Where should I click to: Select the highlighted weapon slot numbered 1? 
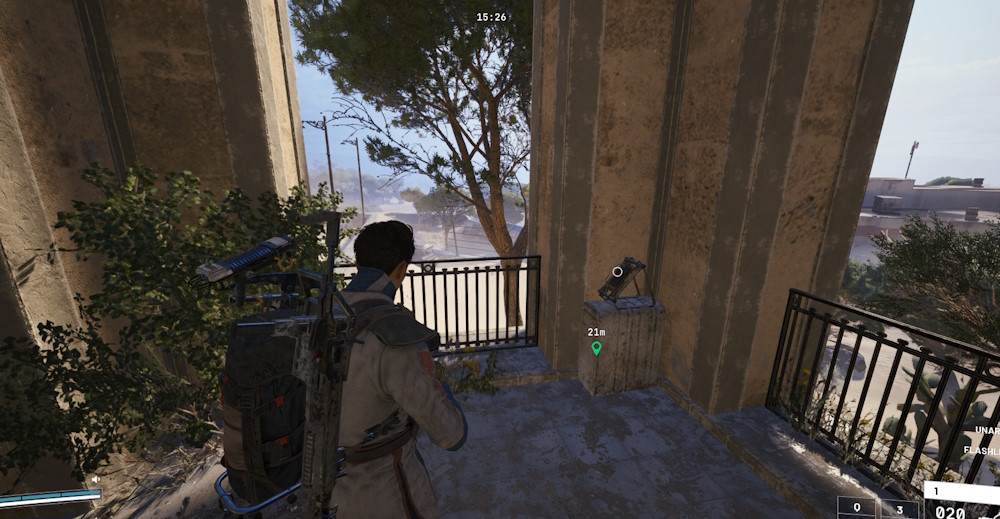tap(960, 491)
